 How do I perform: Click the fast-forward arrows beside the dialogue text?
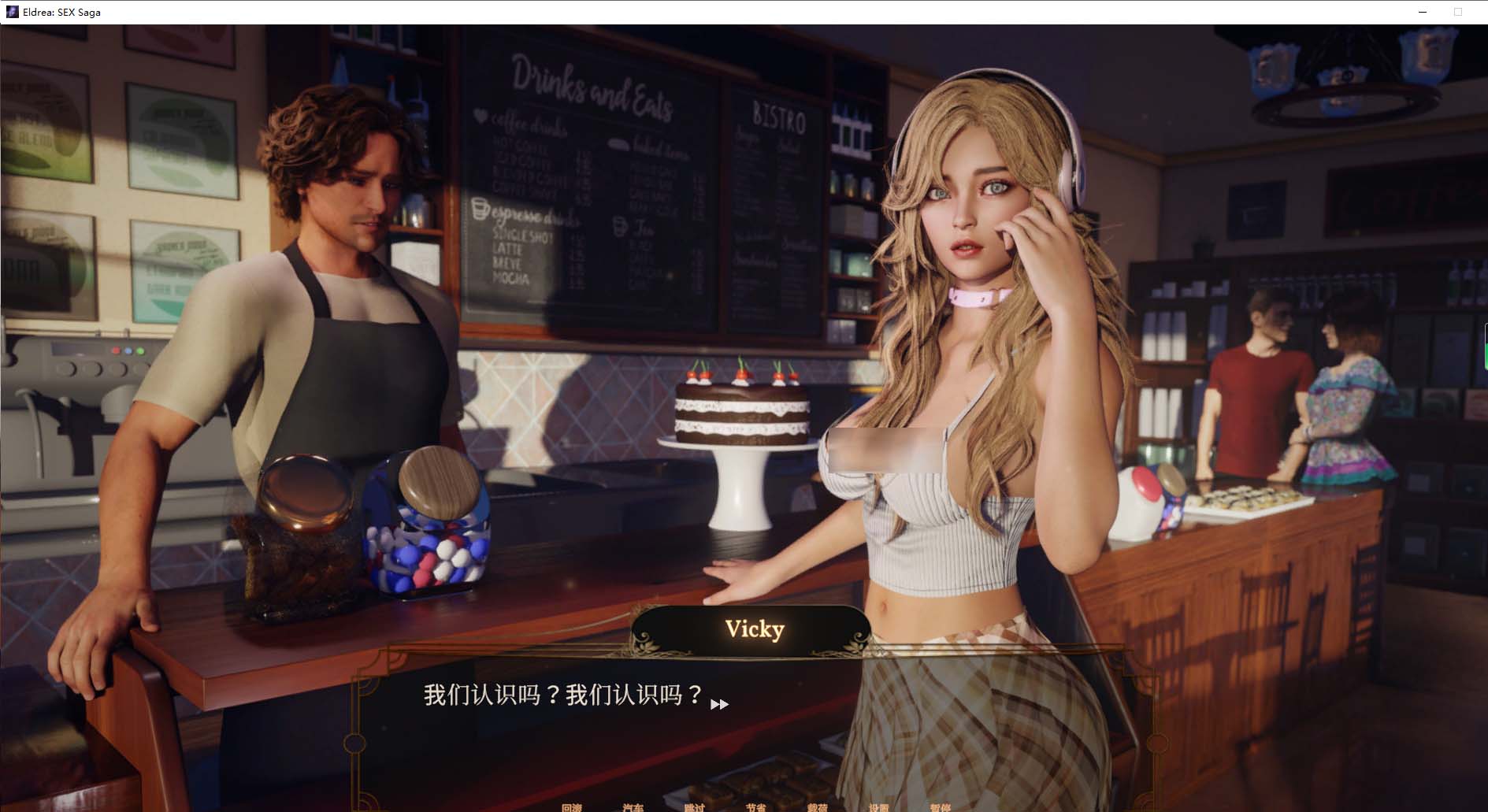(x=718, y=705)
